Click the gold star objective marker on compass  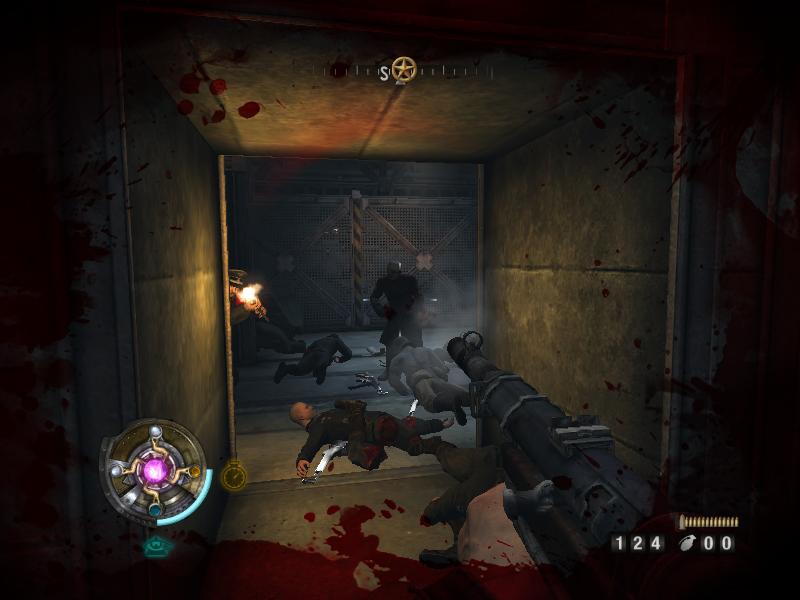(x=404, y=70)
